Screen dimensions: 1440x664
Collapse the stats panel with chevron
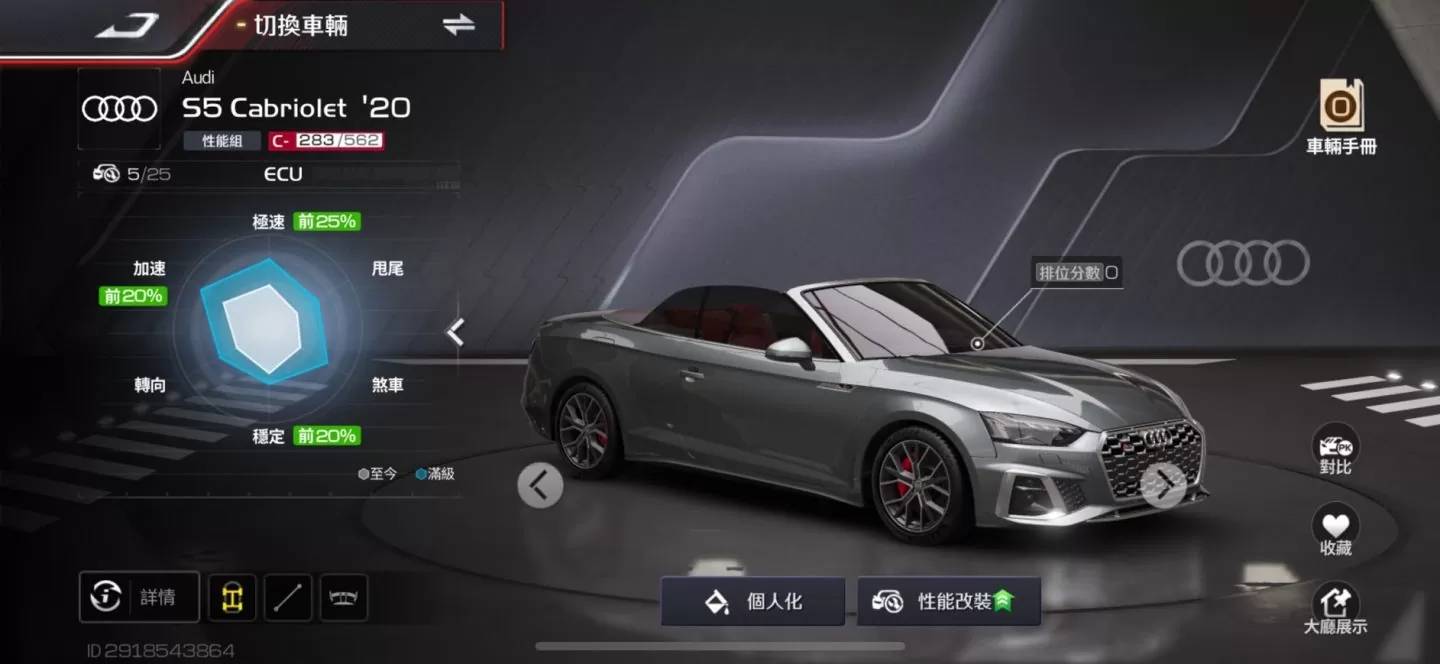pyautogui.click(x=455, y=332)
